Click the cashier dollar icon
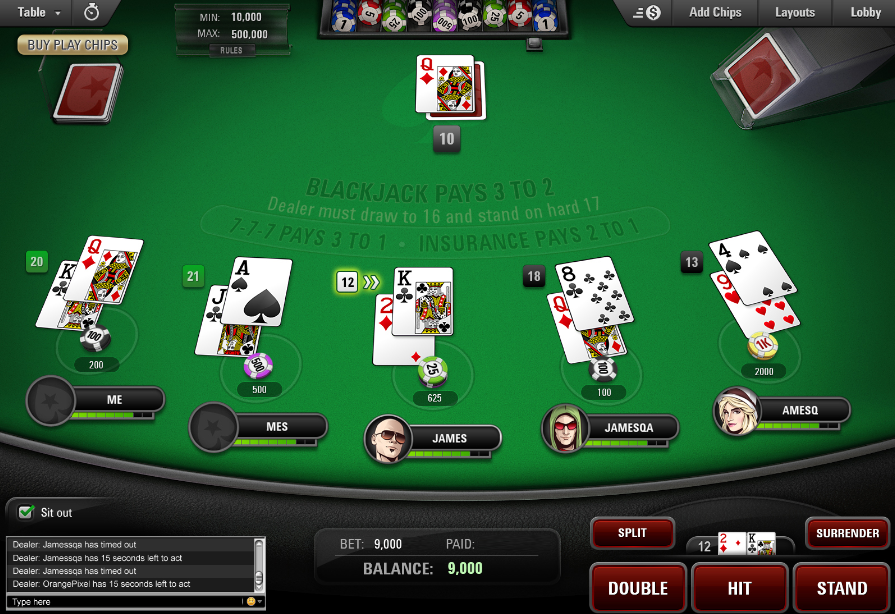 click(652, 13)
